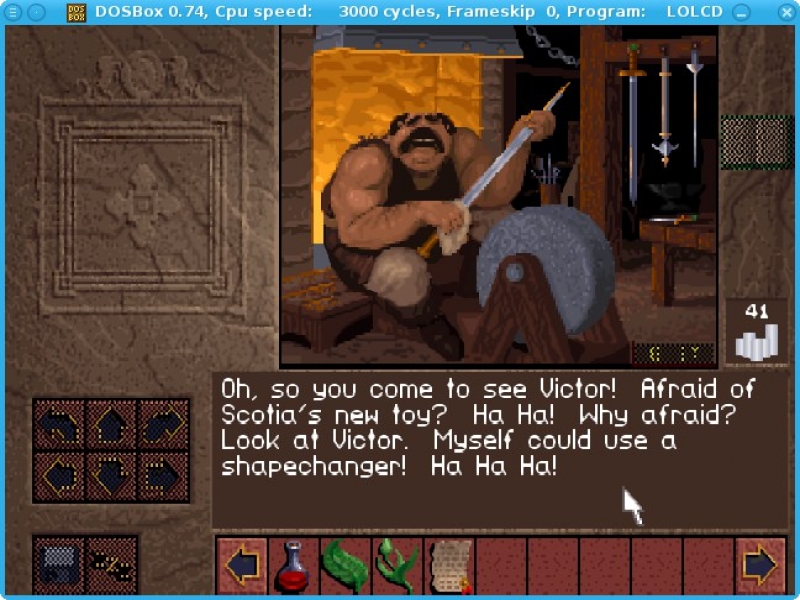Click the turn-right movement arrow
Viewport: 800px width, 600px height.
(x=163, y=424)
